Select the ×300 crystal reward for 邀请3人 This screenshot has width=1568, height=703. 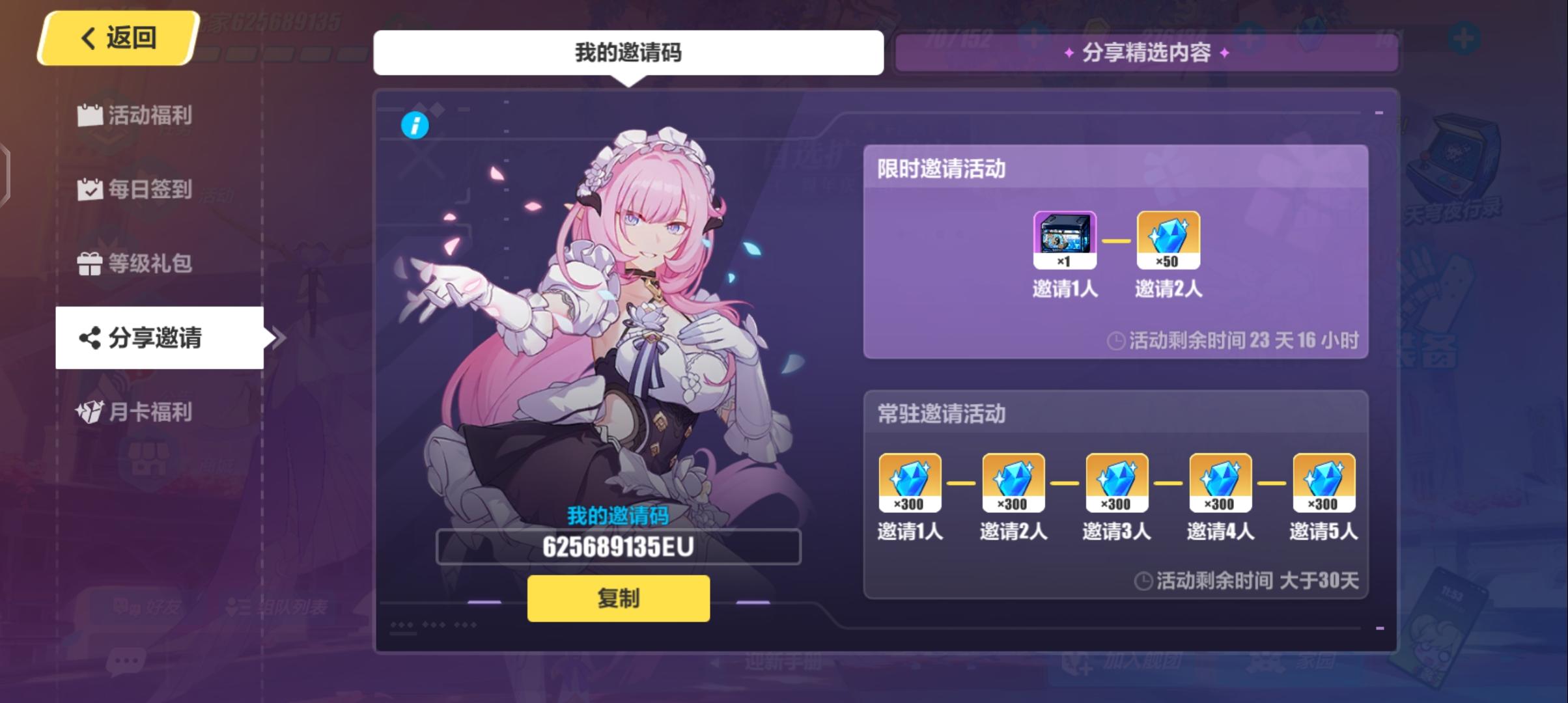pyautogui.click(x=1116, y=482)
